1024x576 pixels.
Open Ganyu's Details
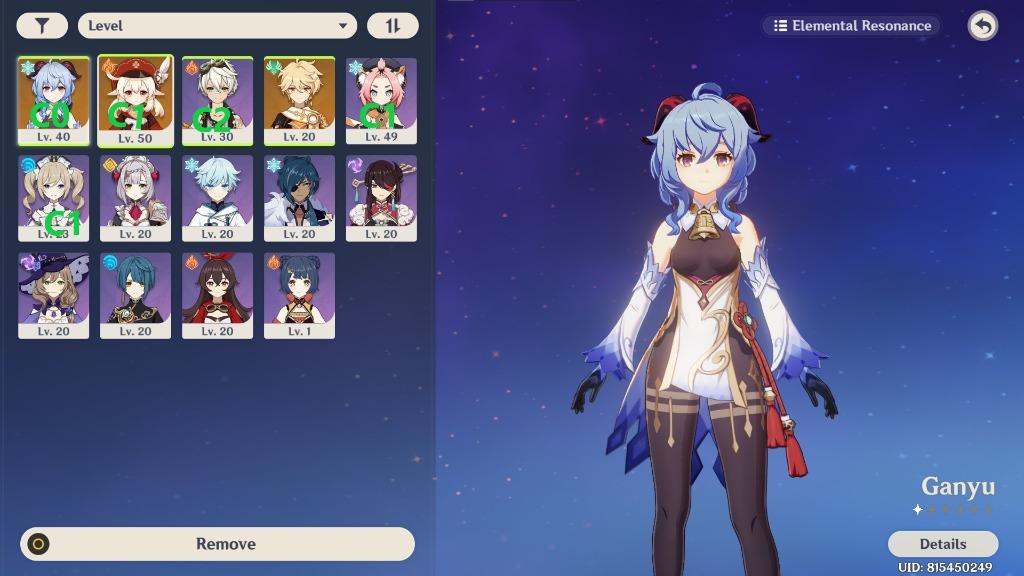coord(942,544)
